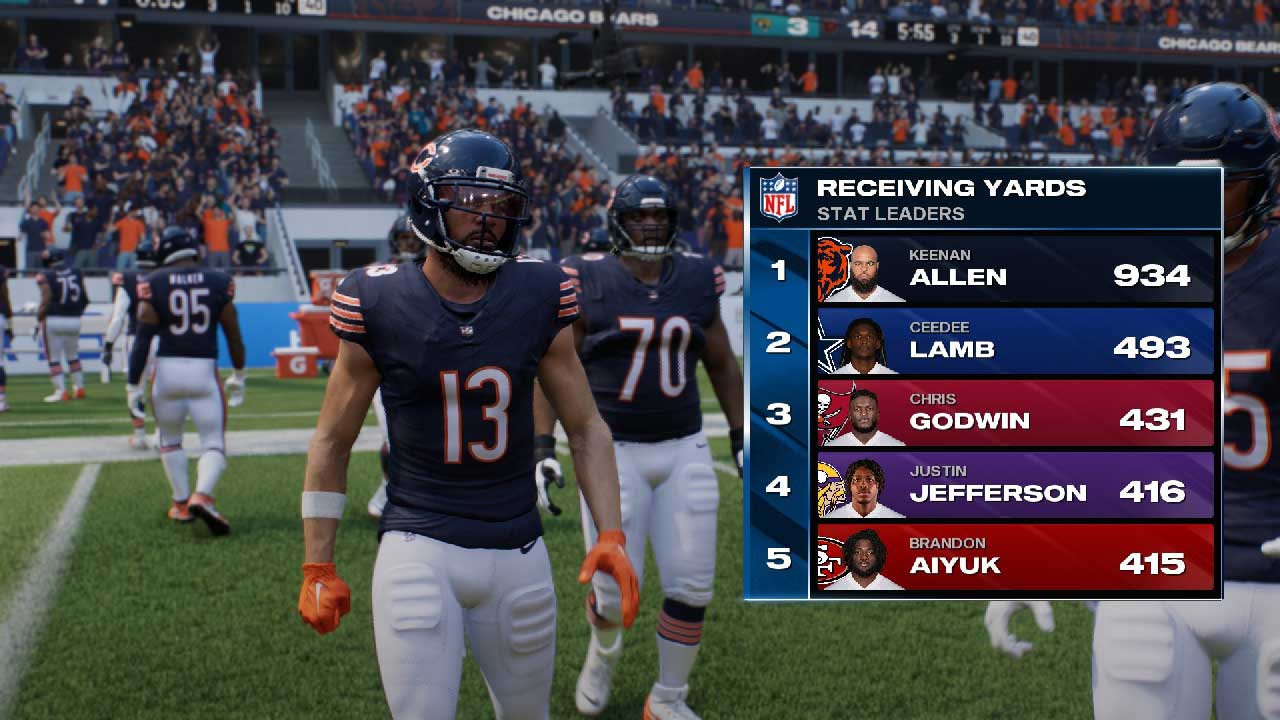Click Chris Godwin's receiving yards entry
This screenshot has width=1280, height=720.
1014,413
